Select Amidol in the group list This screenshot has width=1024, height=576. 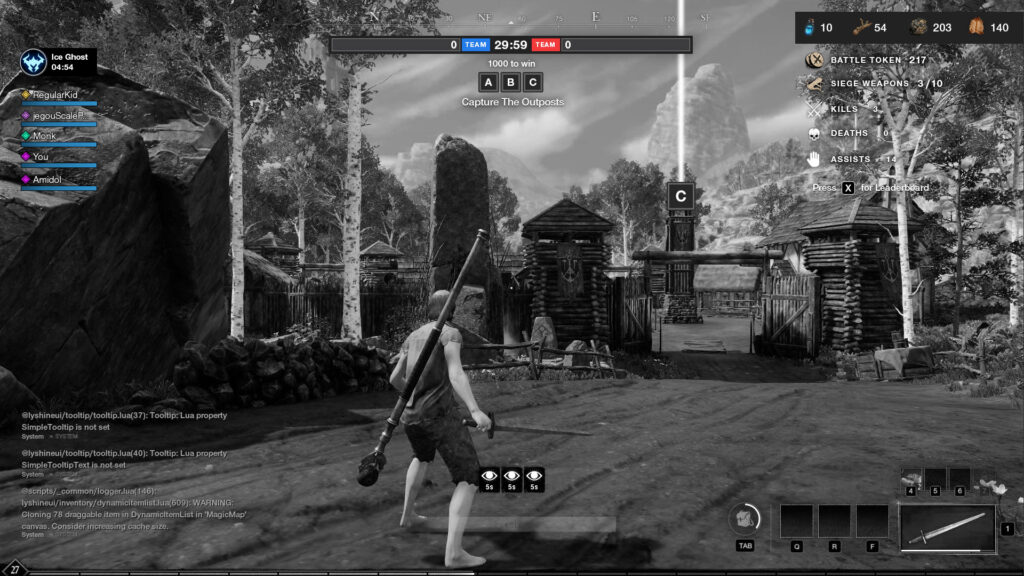click(x=47, y=178)
